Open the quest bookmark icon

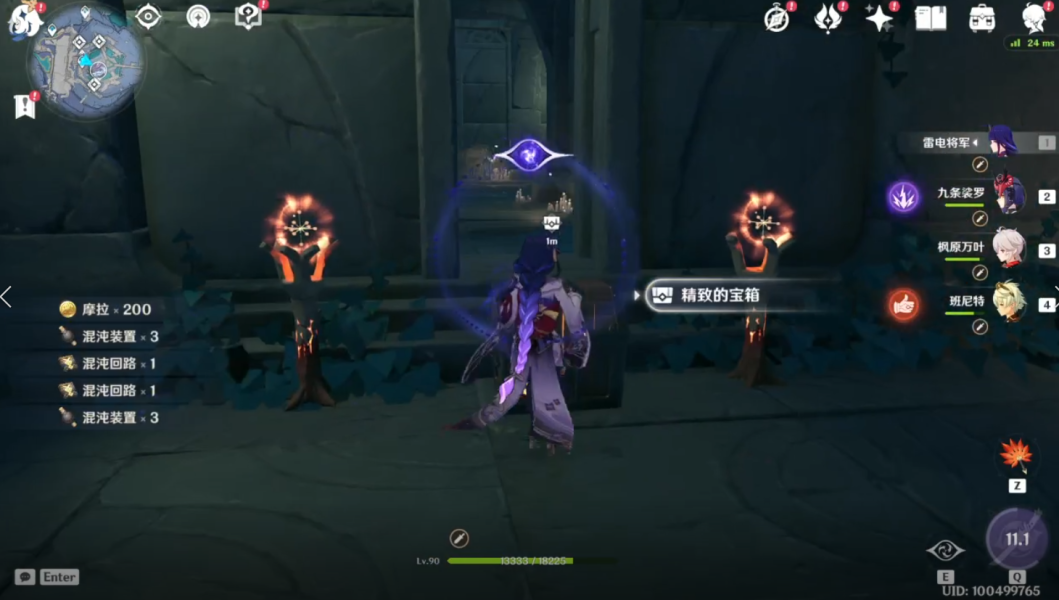[25, 106]
